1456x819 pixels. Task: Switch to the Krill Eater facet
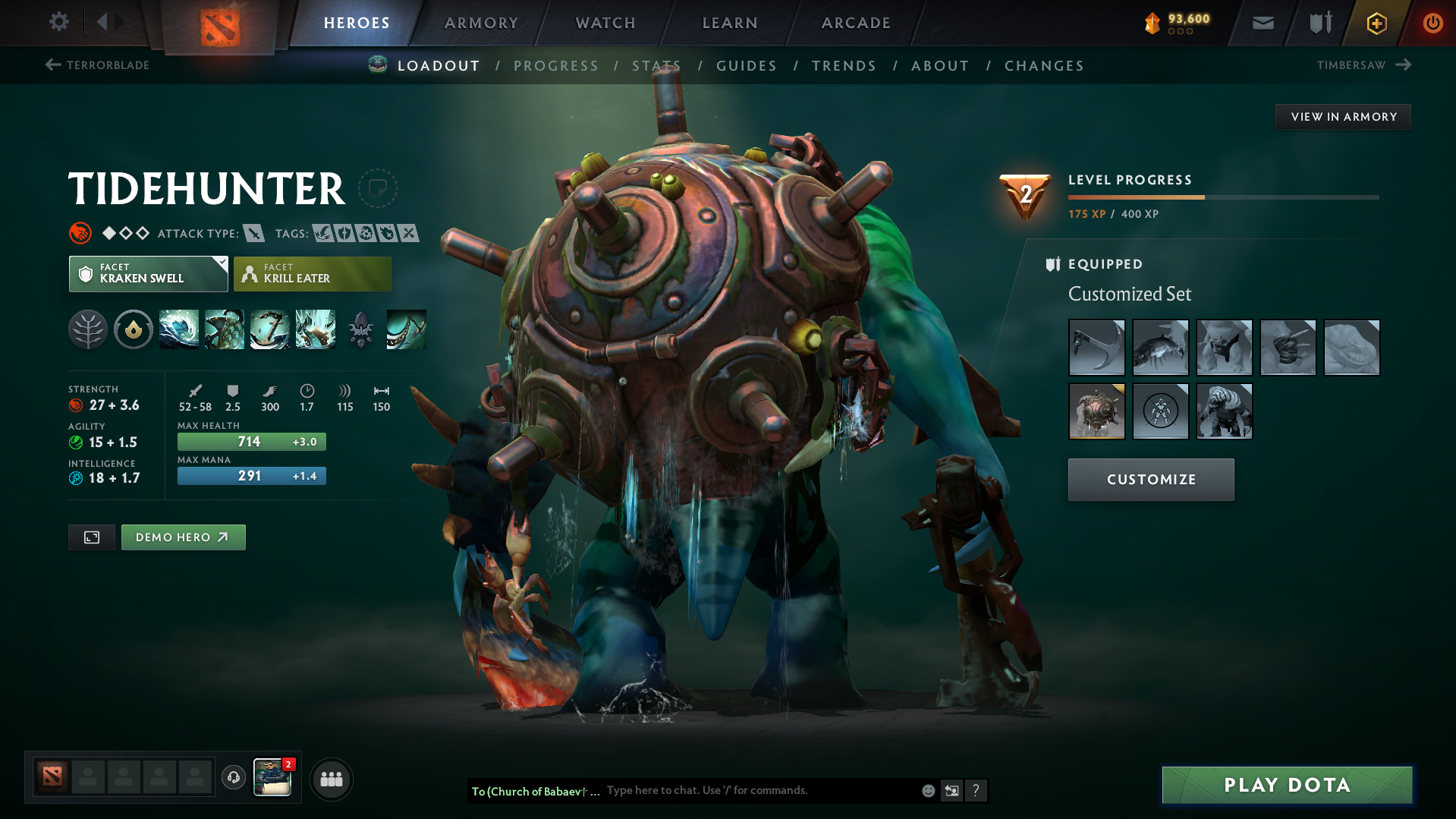click(x=312, y=274)
